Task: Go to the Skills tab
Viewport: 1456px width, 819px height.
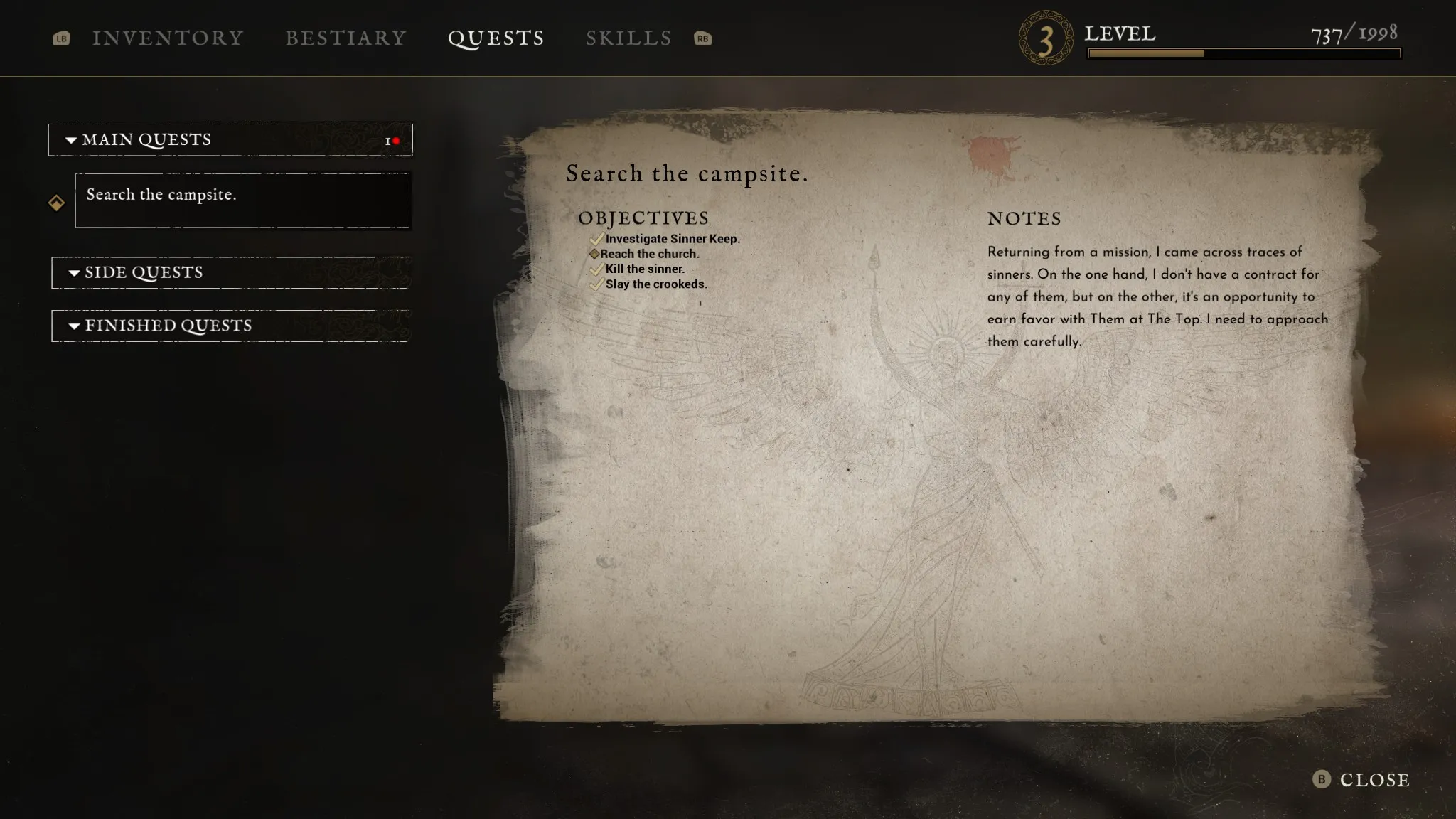Action: [628, 38]
